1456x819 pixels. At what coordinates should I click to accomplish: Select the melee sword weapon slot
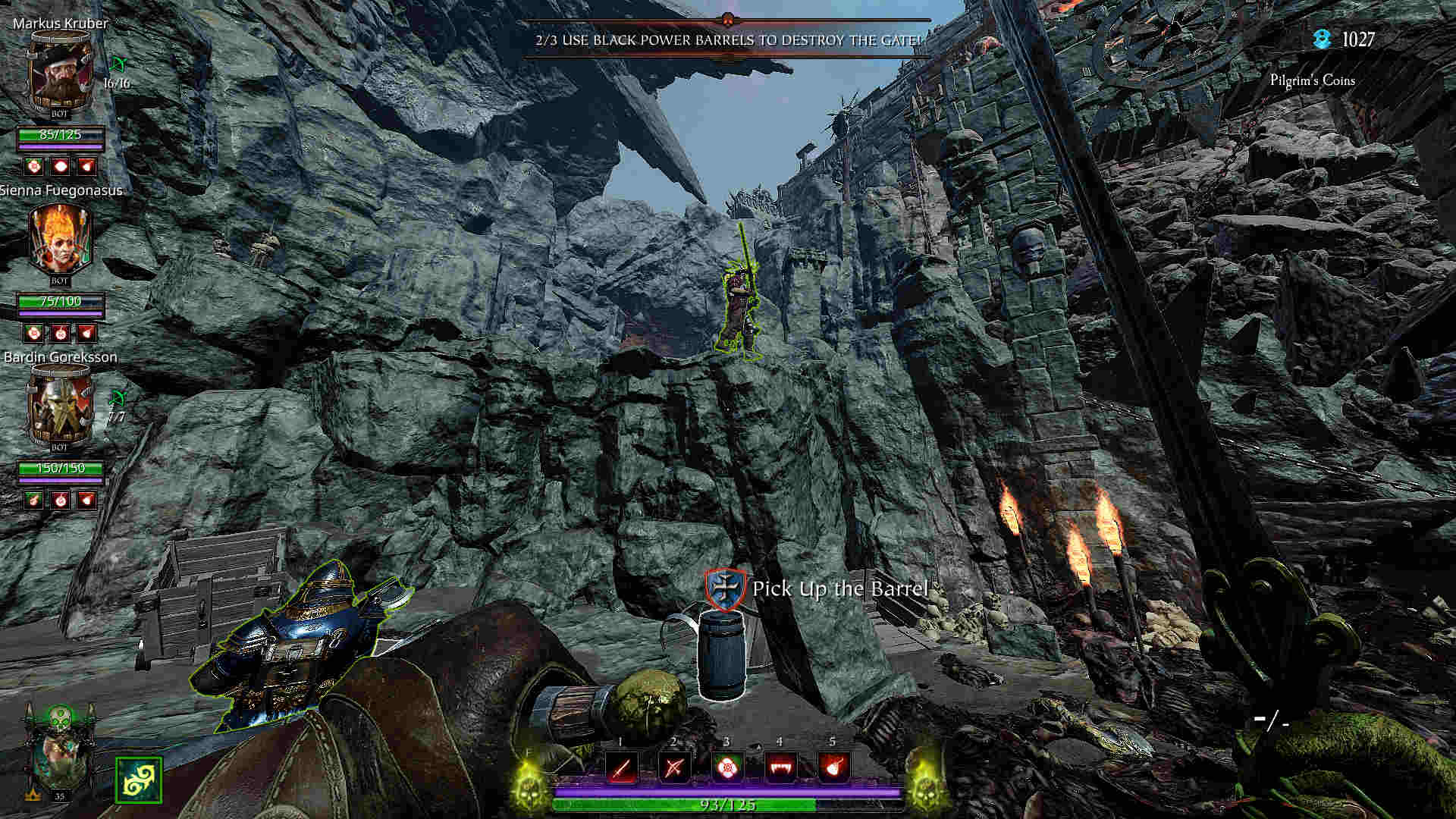point(621,767)
